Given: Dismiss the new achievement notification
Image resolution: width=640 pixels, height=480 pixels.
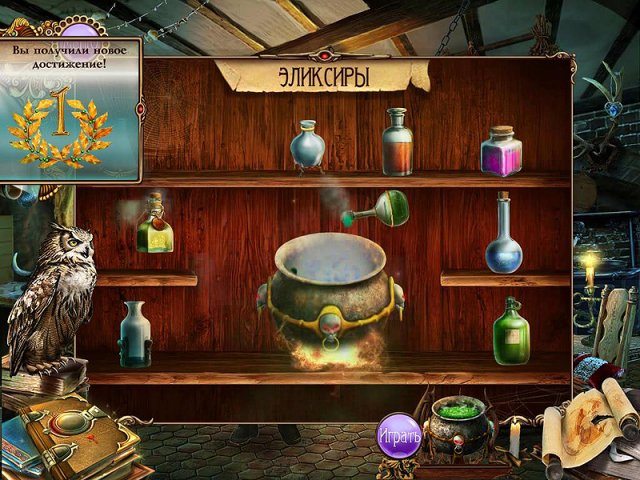Looking at the screenshot, I should click(69, 110).
